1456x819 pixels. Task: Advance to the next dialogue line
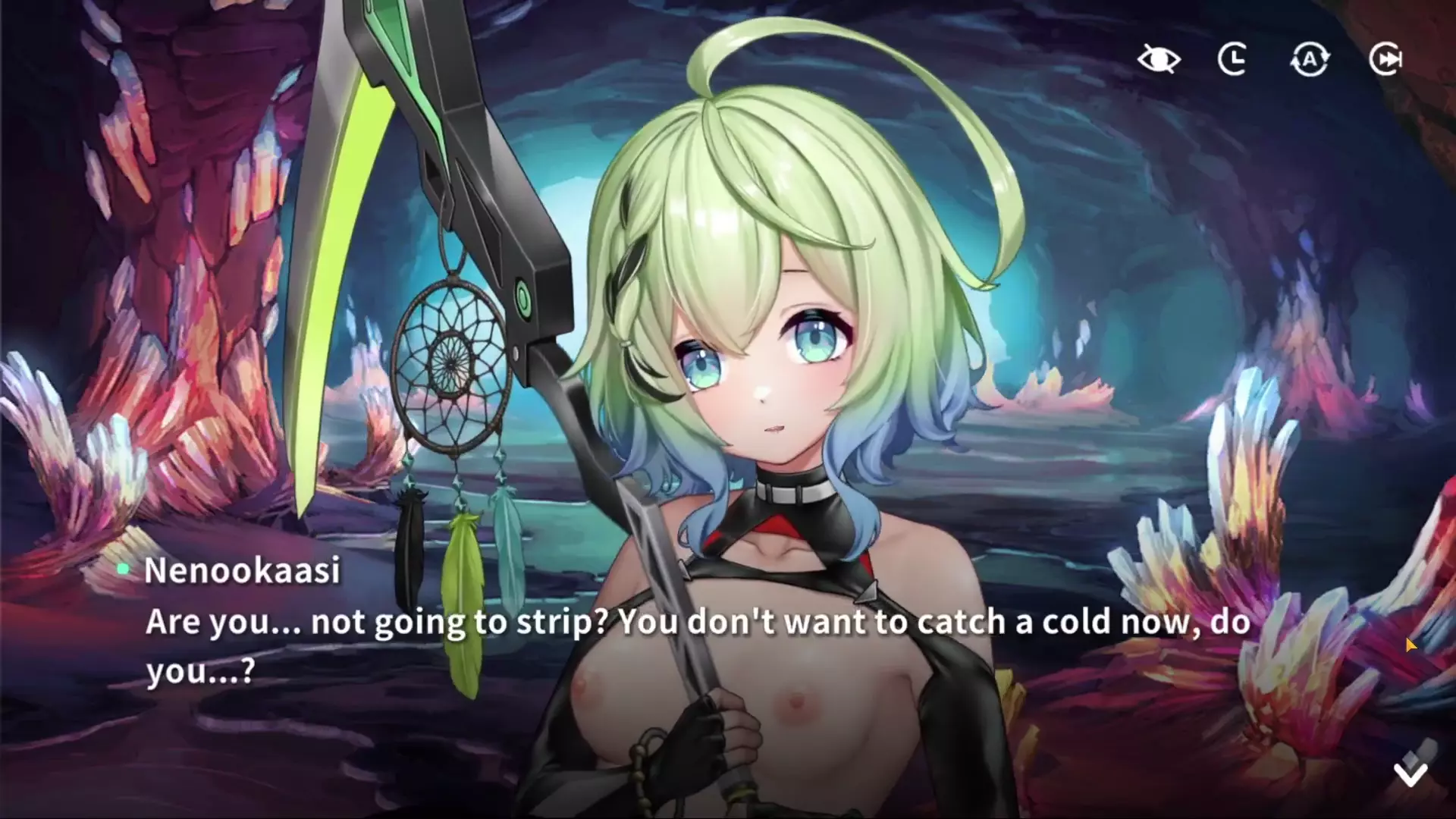1410,772
